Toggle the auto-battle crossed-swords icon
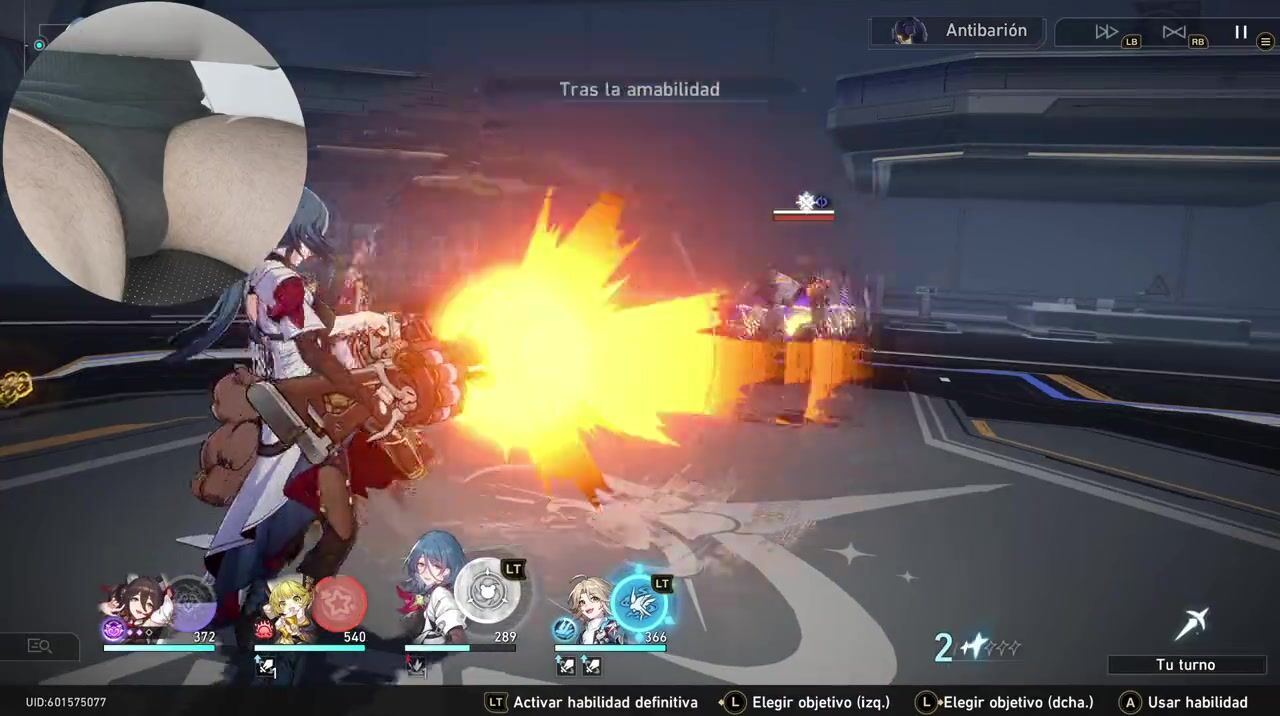Image resolution: width=1280 pixels, height=716 pixels. pos(1174,32)
